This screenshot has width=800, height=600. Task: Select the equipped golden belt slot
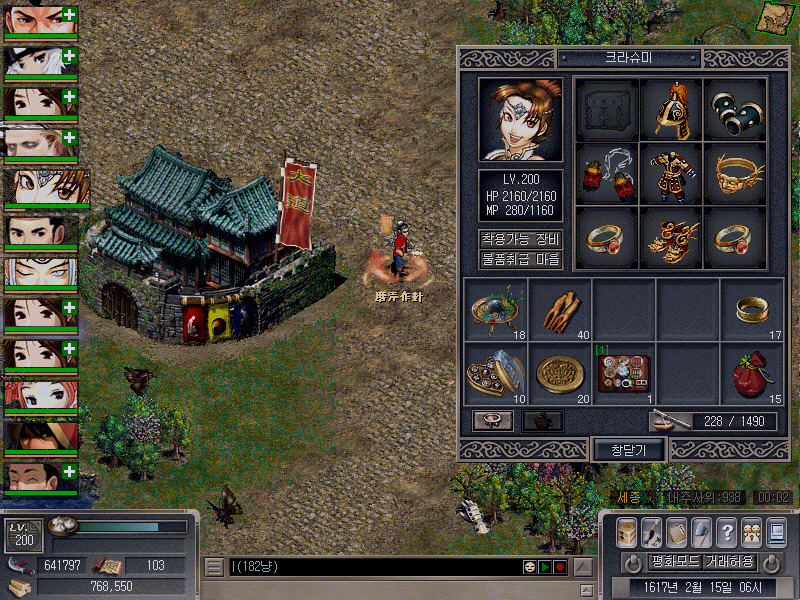coord(735,173)
